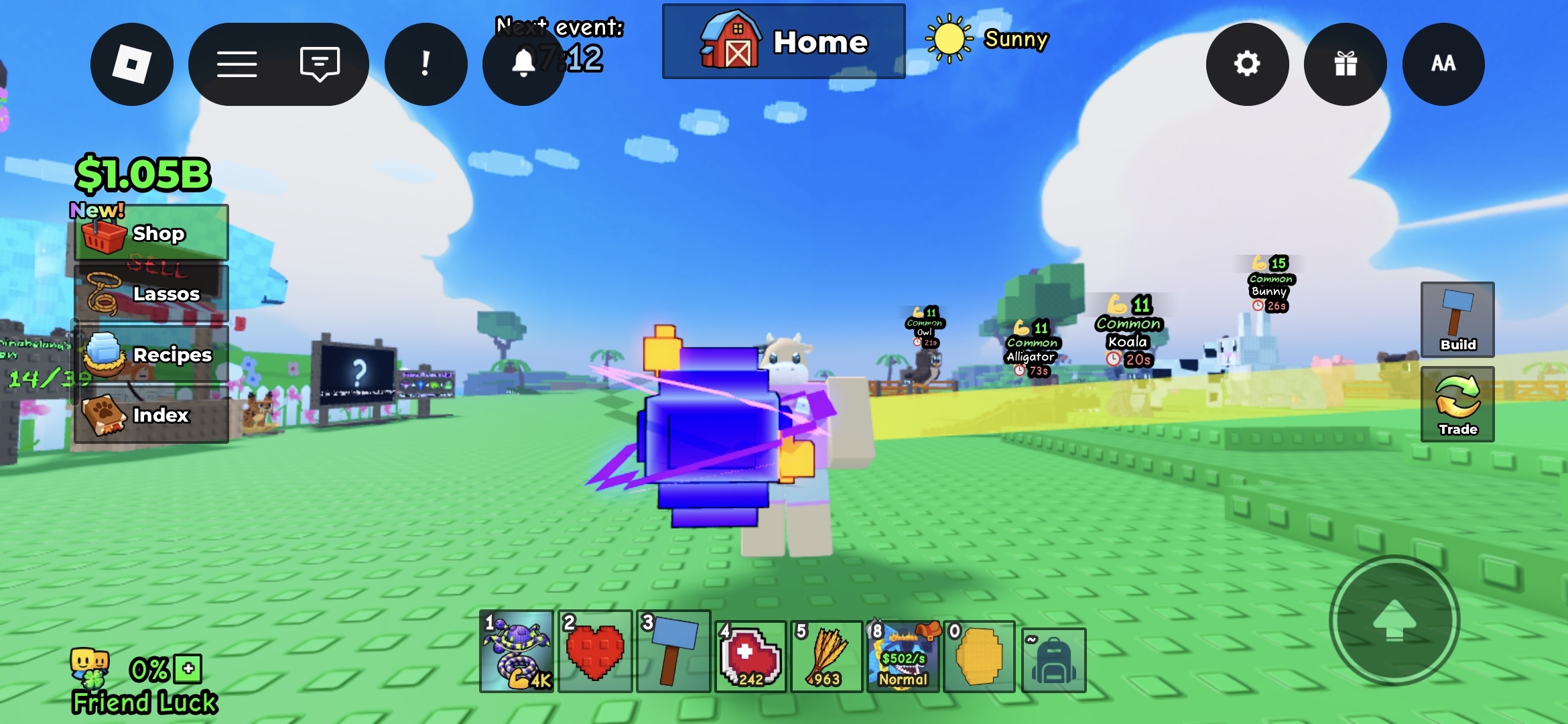Image resolution: width=1568 pixels, height=724 pixels.
Task: Open the chat bubble window
Action: 320,64
